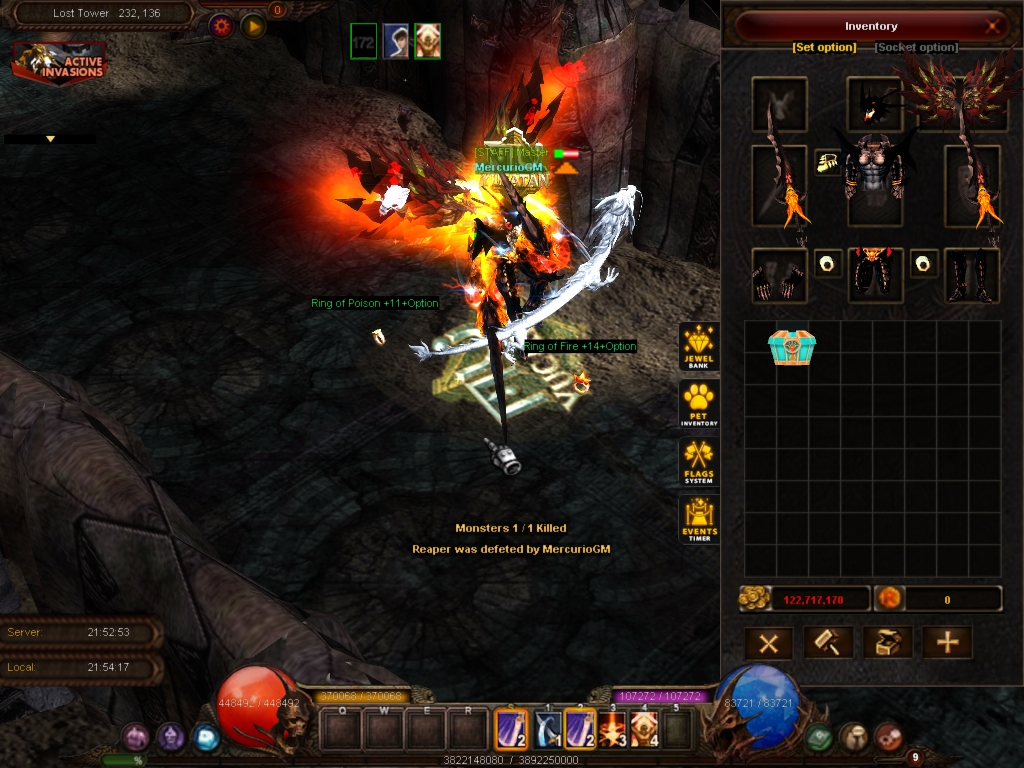Select the equipped boots slot
1024x768 pixels.
[972, 275]
